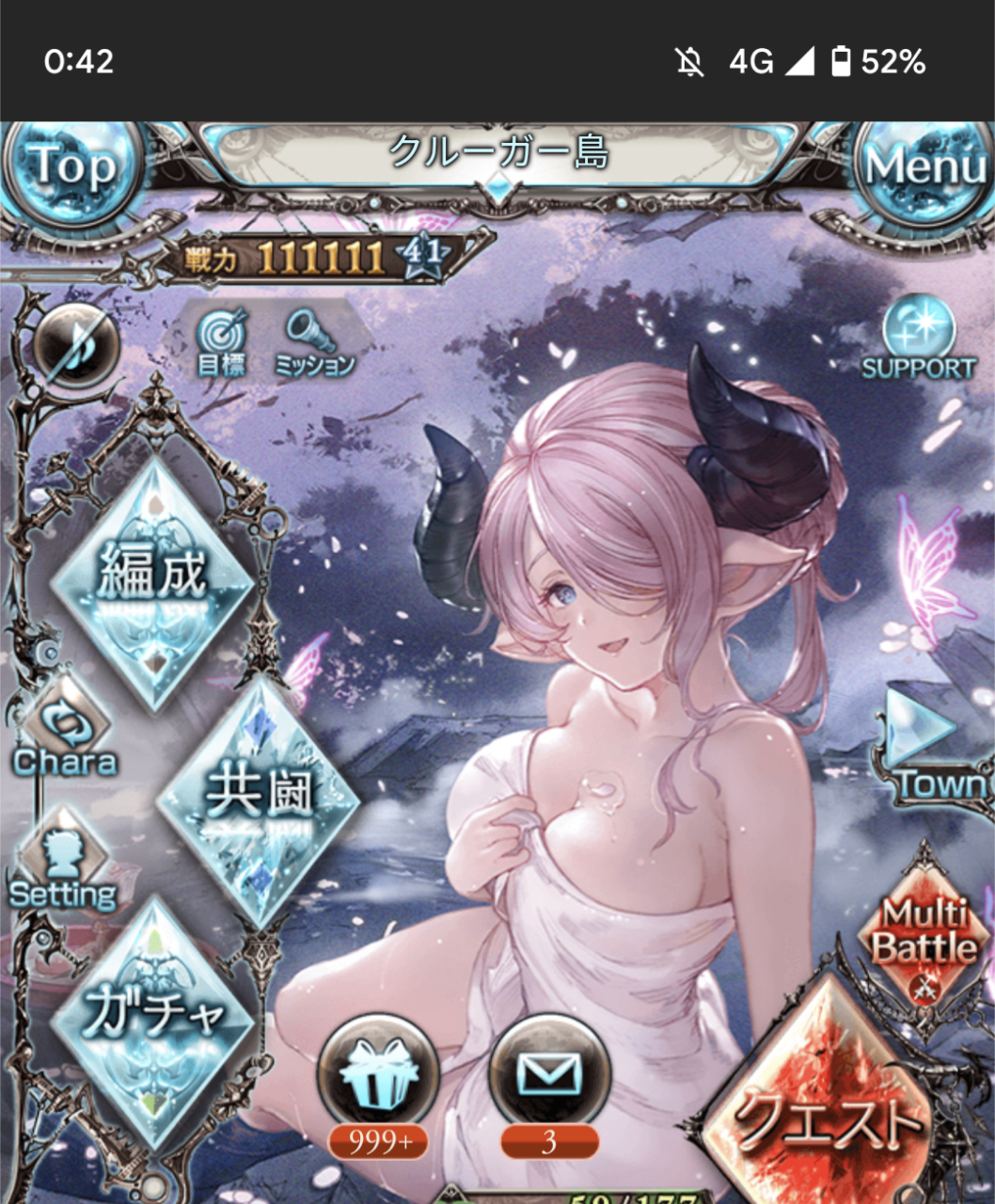The image size is (995, 1204).
Task: Toggle the muted sound icon
Action: point(75,345)
